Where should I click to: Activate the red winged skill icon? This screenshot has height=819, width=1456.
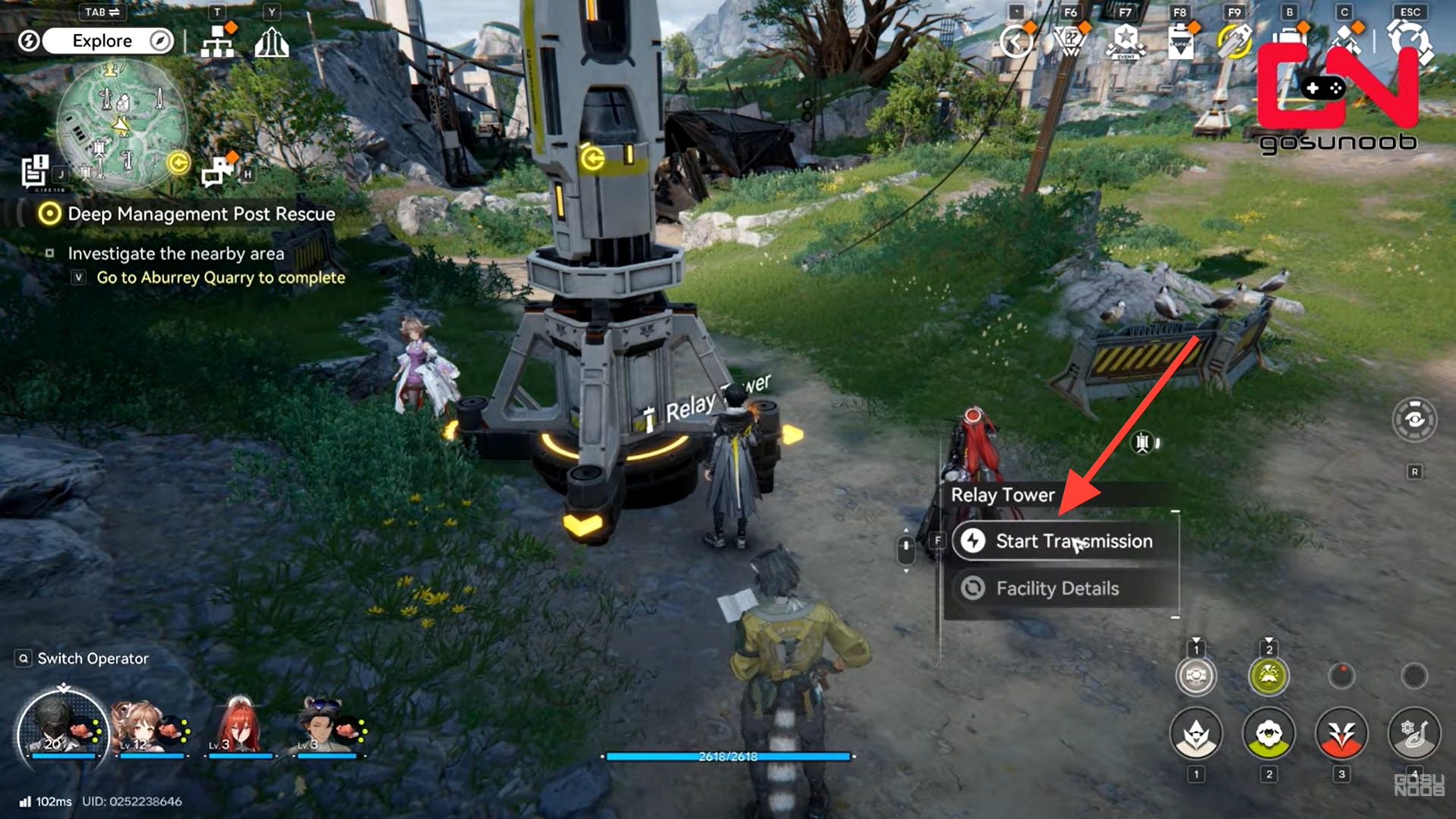pos(1341,733)
